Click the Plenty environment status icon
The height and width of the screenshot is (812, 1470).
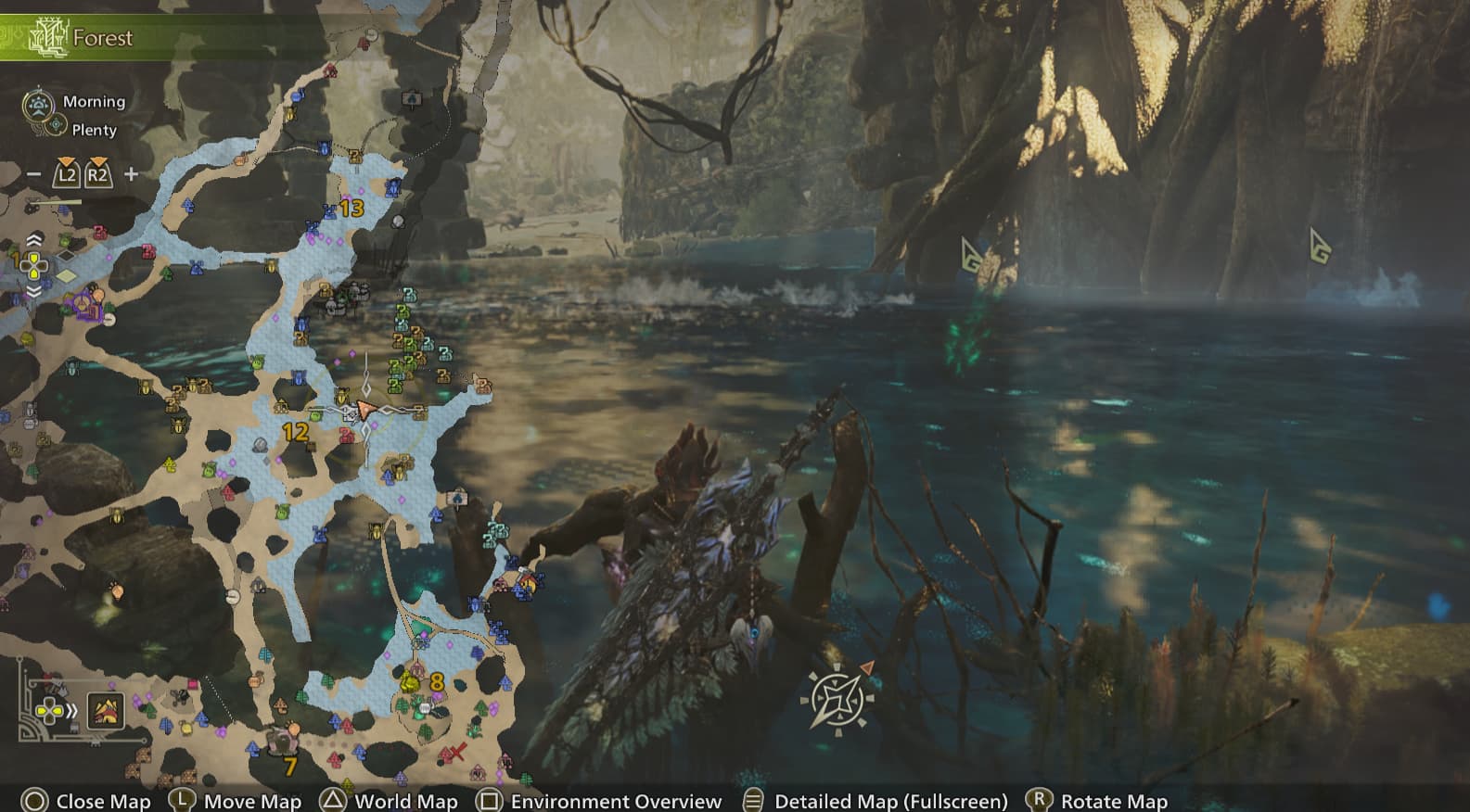tap(56, 130)
